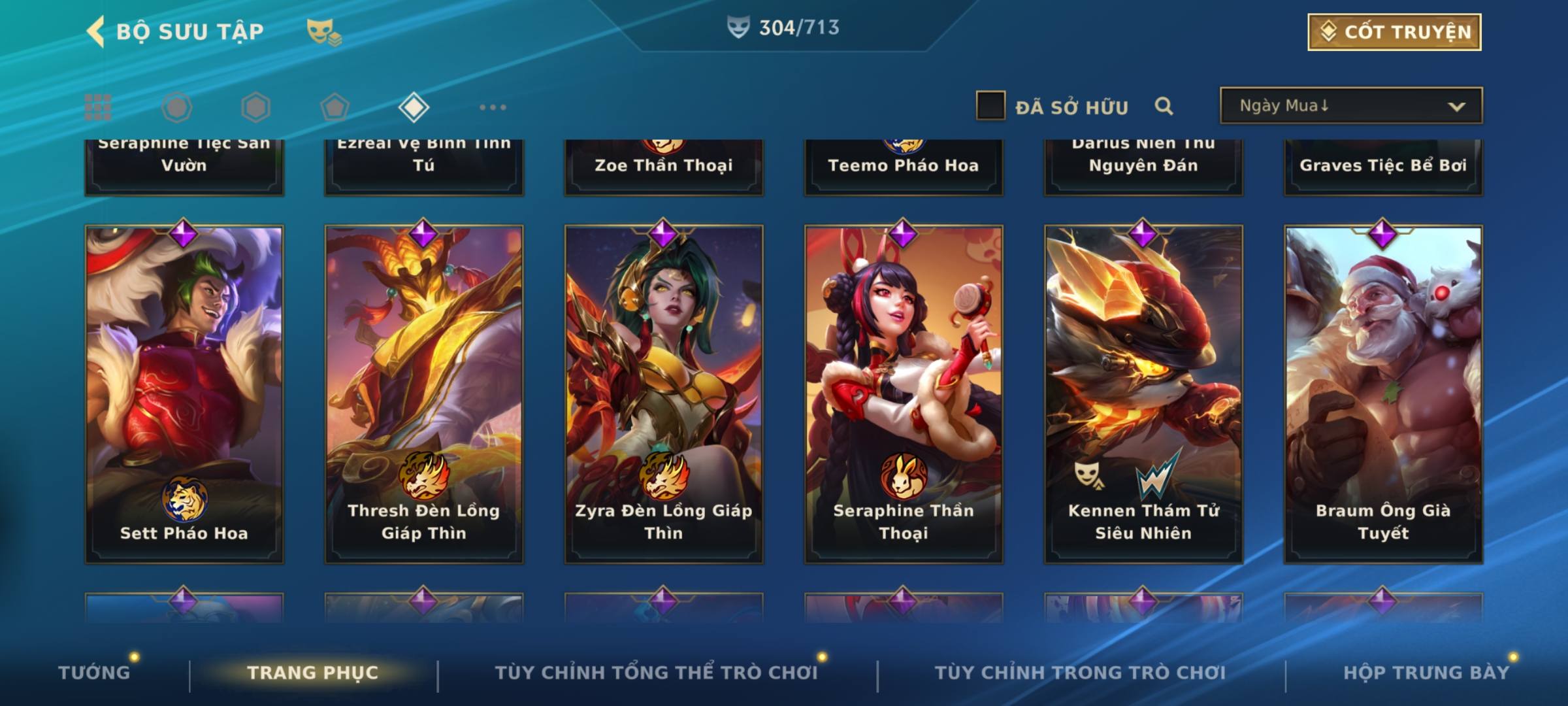Open the Hộp Trưng Bày tab
This screenshot has height=706, width=1568.
pos(1426,673)
